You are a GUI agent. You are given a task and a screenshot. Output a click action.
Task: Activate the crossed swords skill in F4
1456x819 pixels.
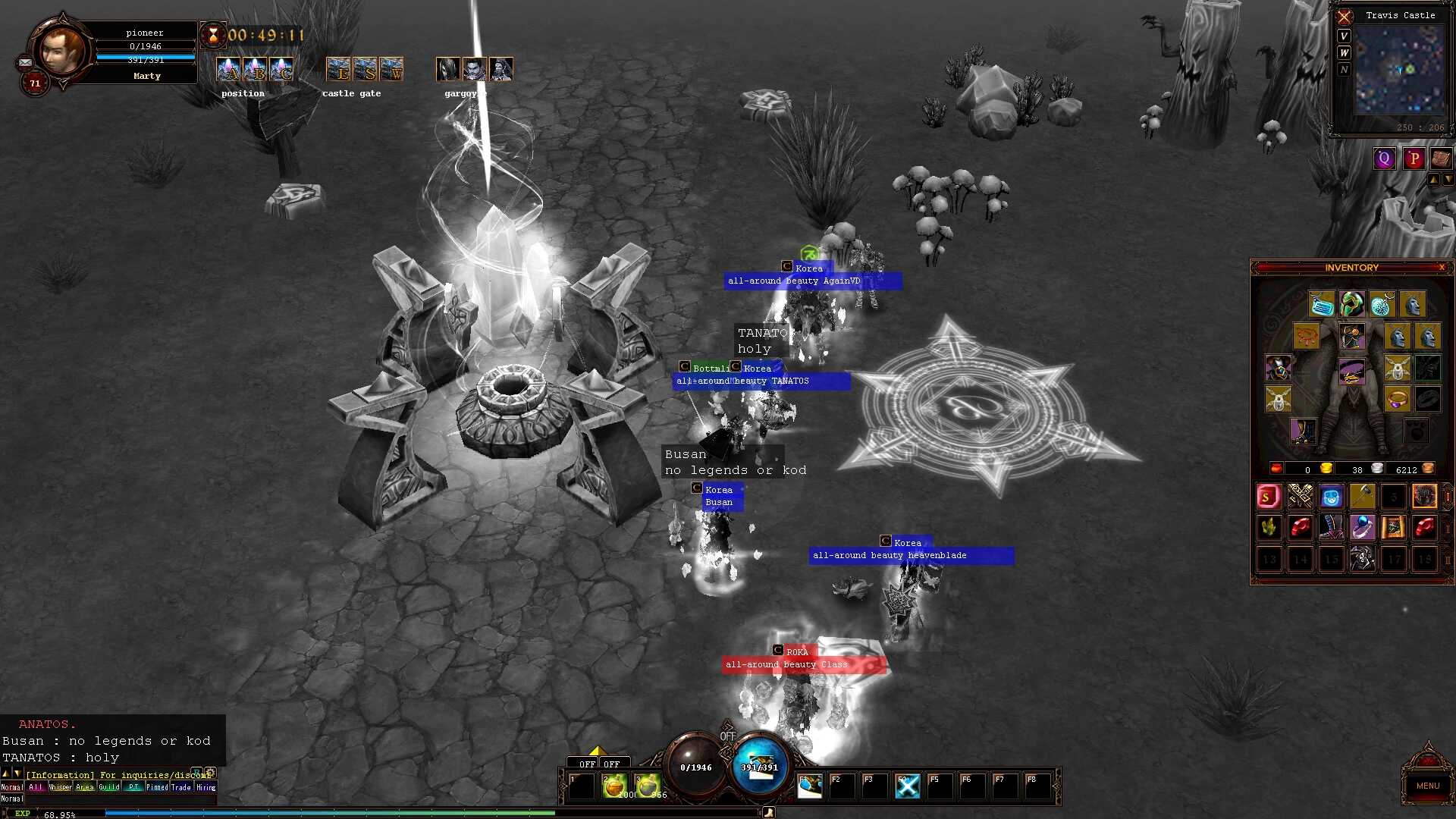coord(907,786)
